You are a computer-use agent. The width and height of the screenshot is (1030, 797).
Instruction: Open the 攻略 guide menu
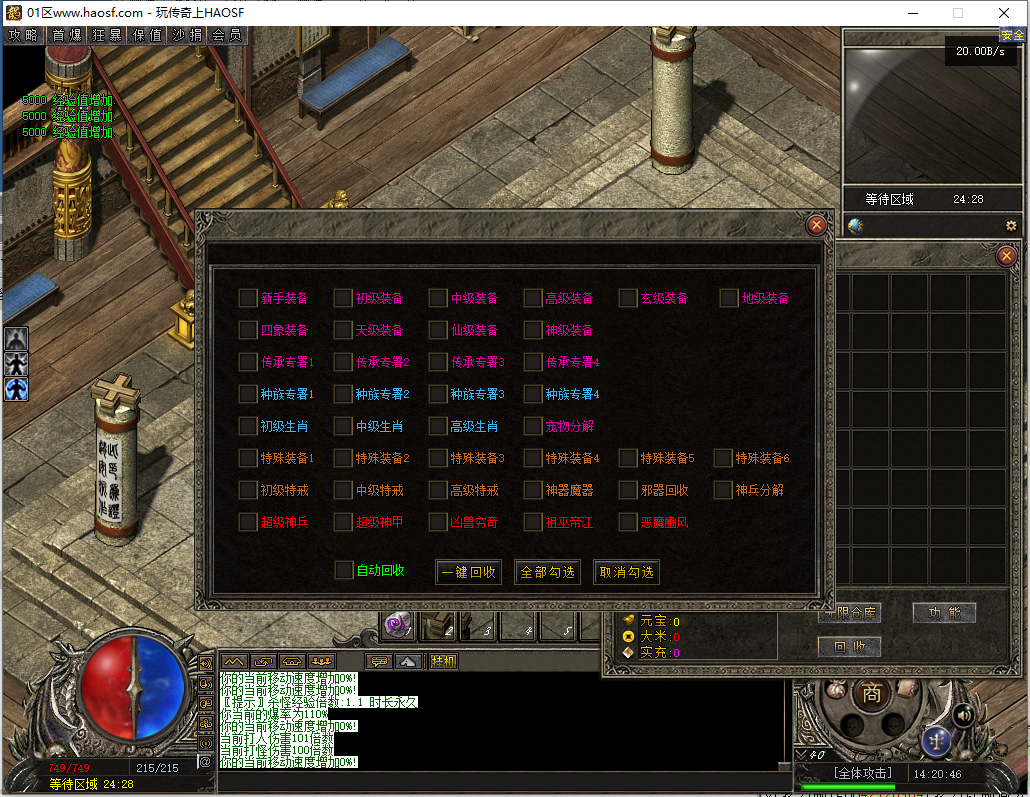(x=23, y=35)
